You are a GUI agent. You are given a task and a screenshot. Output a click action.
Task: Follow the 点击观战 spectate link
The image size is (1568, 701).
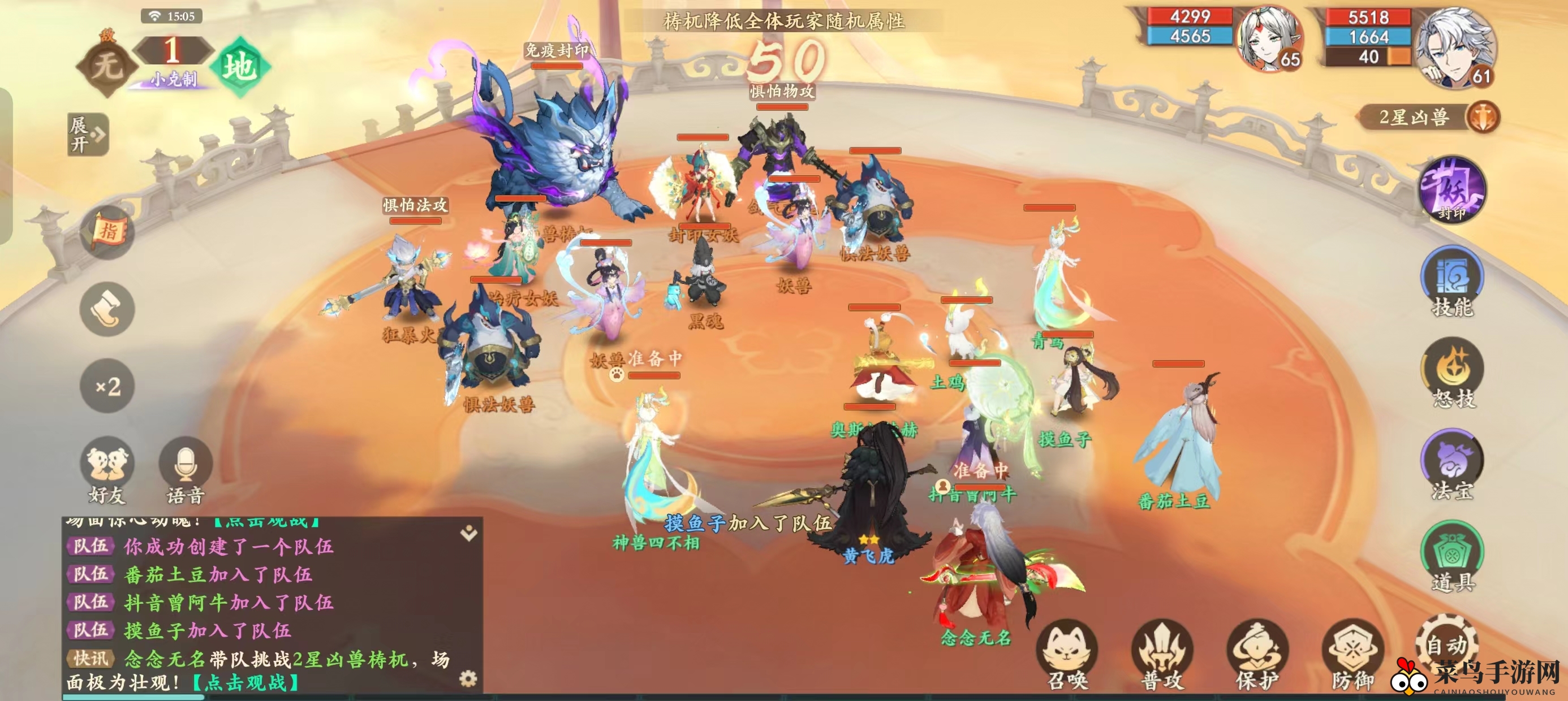pyautogui.click(x=245, y=683)
